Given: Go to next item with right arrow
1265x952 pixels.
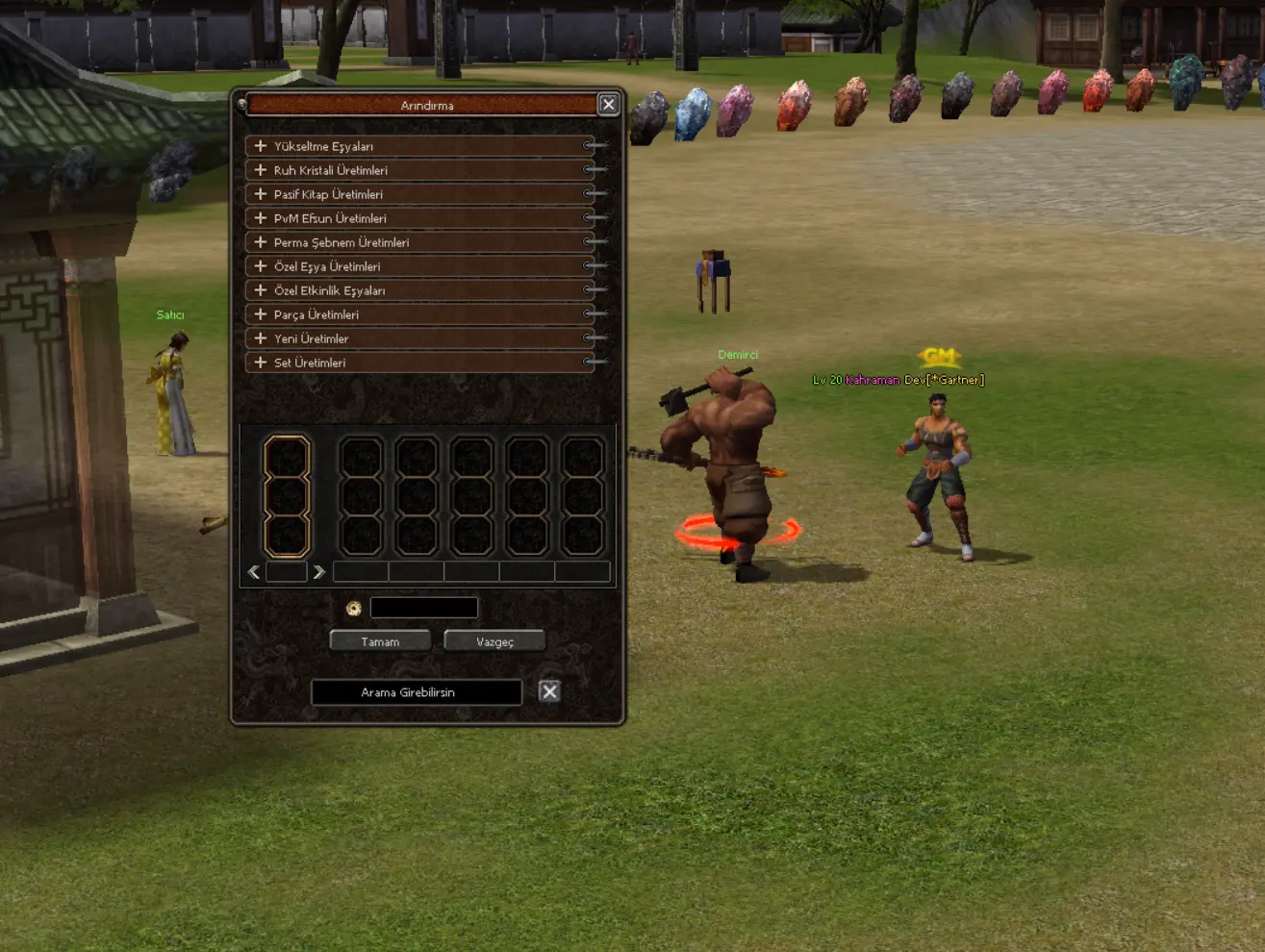Looking at the screenshot, I should pos(319,572).
